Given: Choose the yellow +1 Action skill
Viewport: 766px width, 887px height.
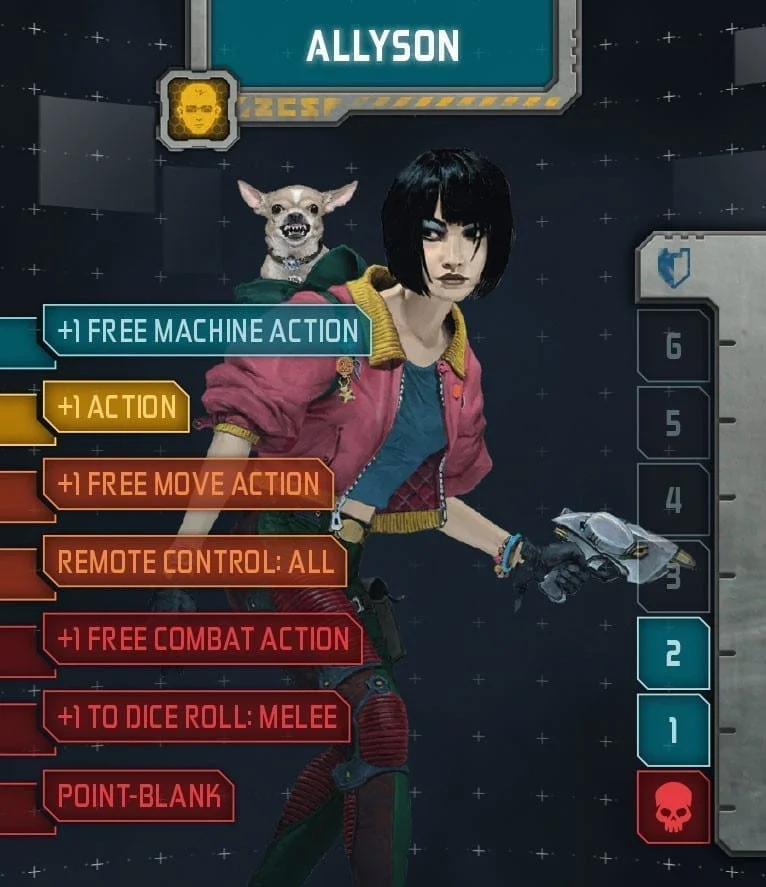Looking at the screenshot, I should coord(116,407).
